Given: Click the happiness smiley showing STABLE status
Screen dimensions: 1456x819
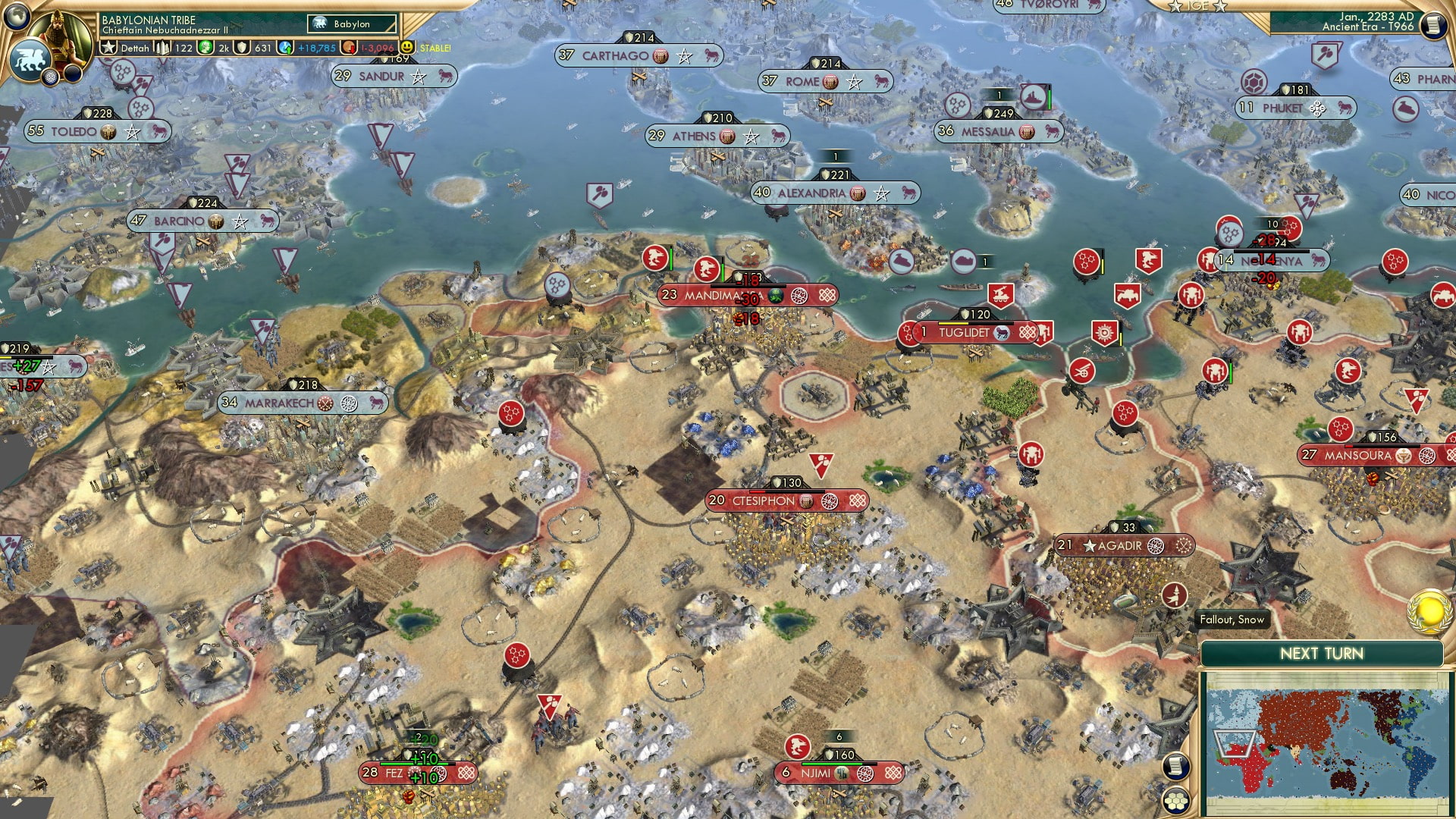Looking at the screenshot, I should pos(407,47).
